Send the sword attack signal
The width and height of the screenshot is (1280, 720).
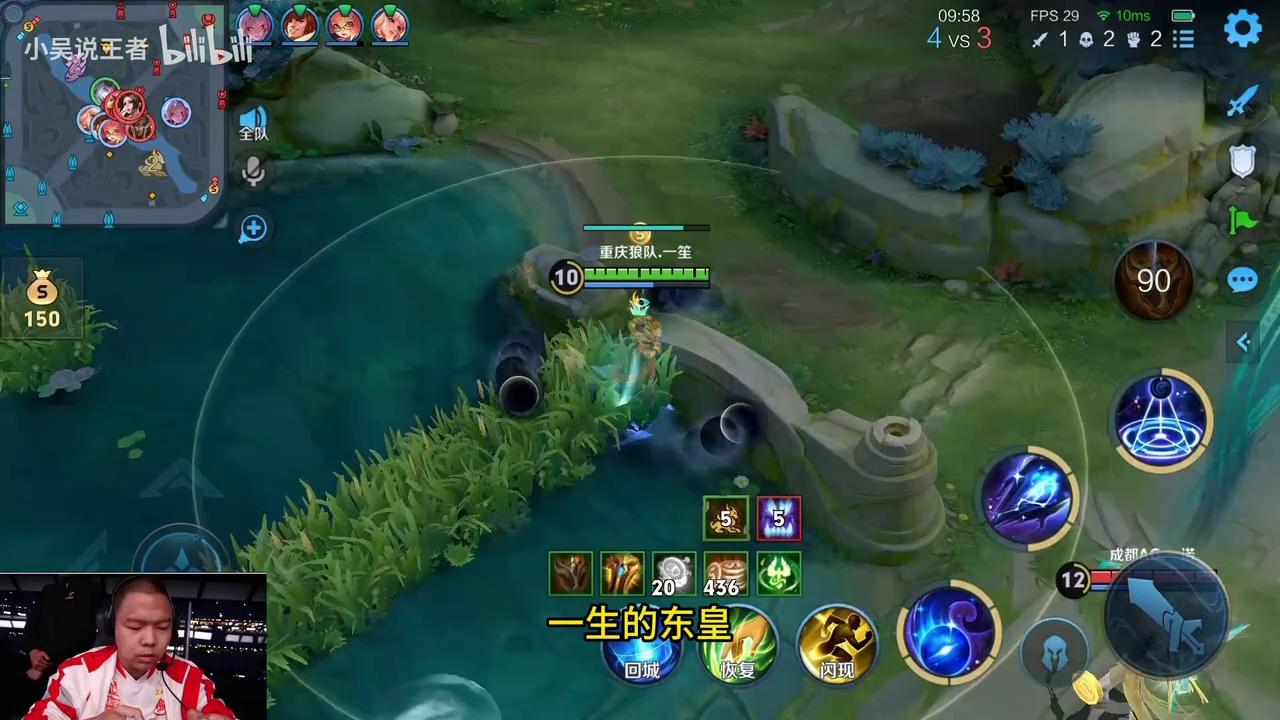click(1242, 100)
